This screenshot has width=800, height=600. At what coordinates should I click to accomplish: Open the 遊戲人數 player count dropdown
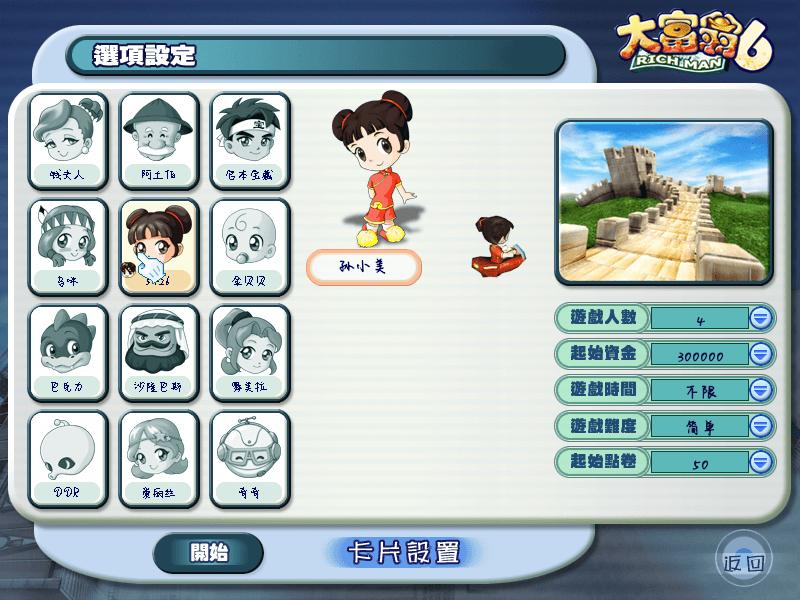tap(761, 318)
